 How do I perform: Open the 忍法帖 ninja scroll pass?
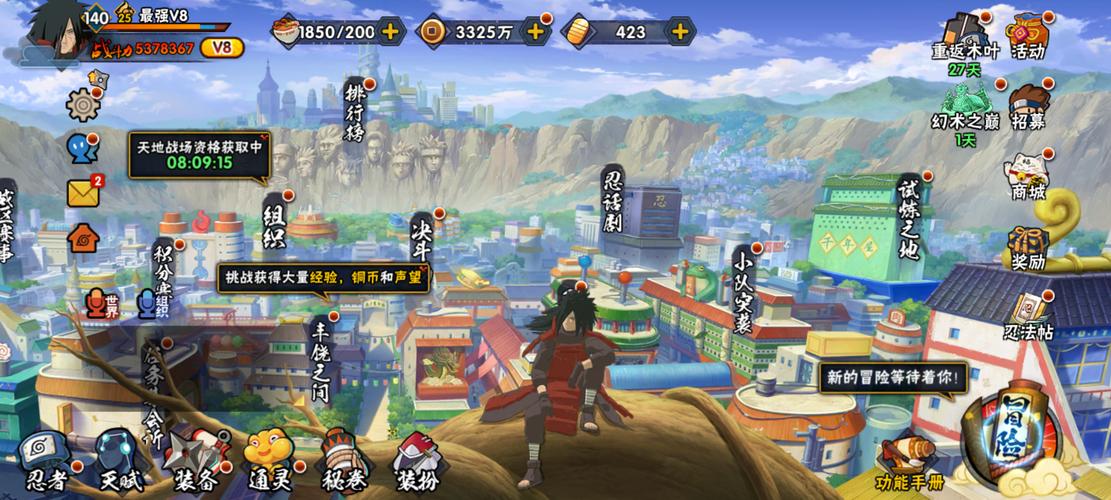(1028, 316)
